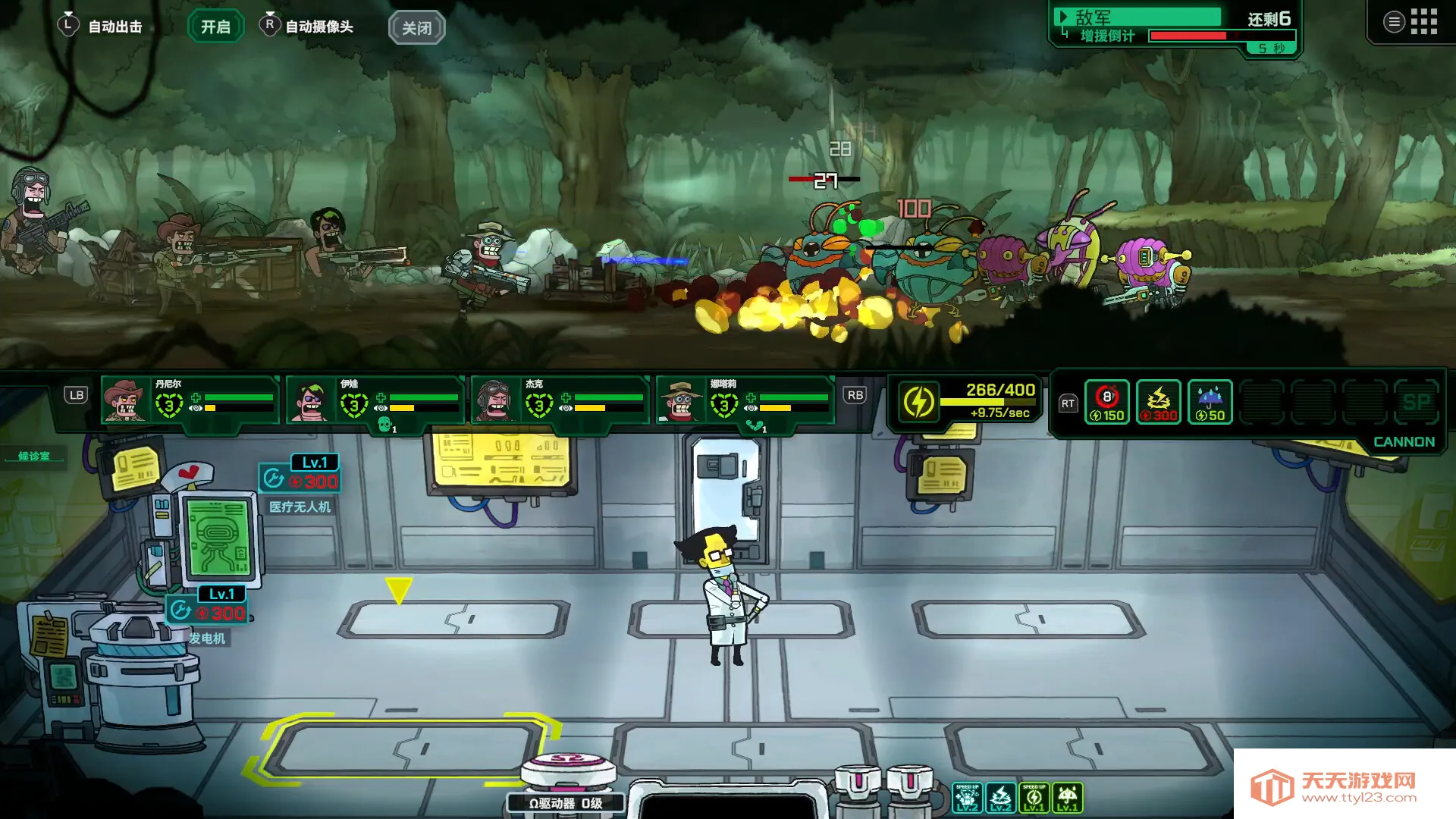Viewport: 1456px width, 819px height.
Task: Click the squad Speed Up Lv.2 icon
Action: click(967, 798)
